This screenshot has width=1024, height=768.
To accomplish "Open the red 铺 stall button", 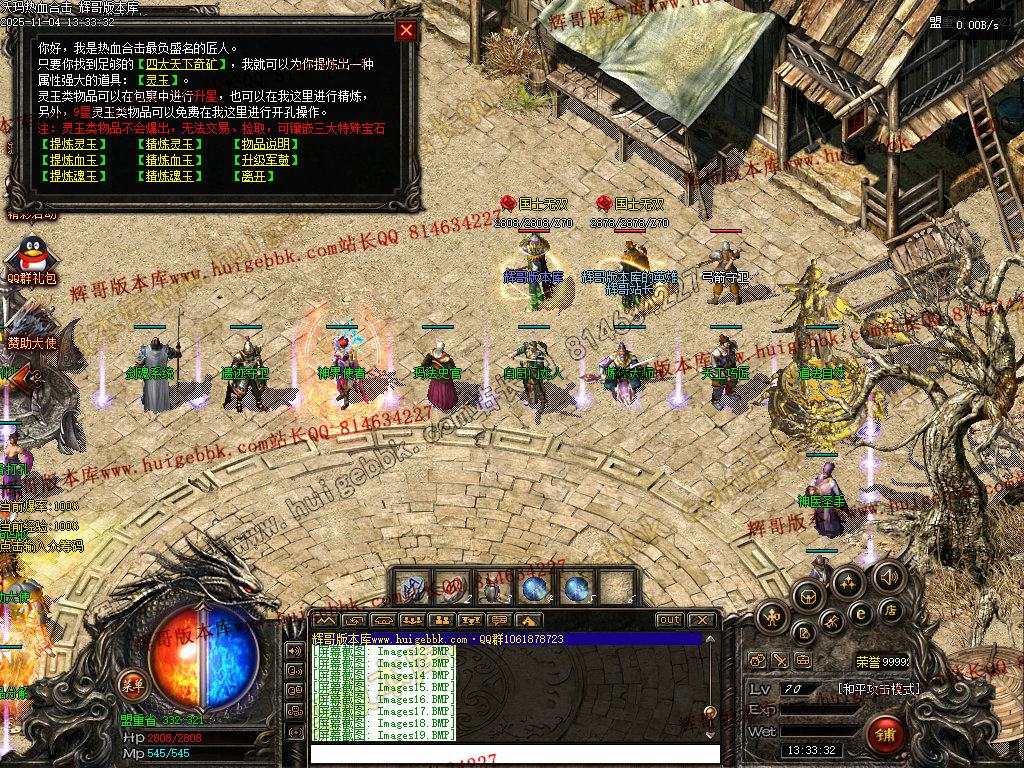I will (x=885, y=735).
